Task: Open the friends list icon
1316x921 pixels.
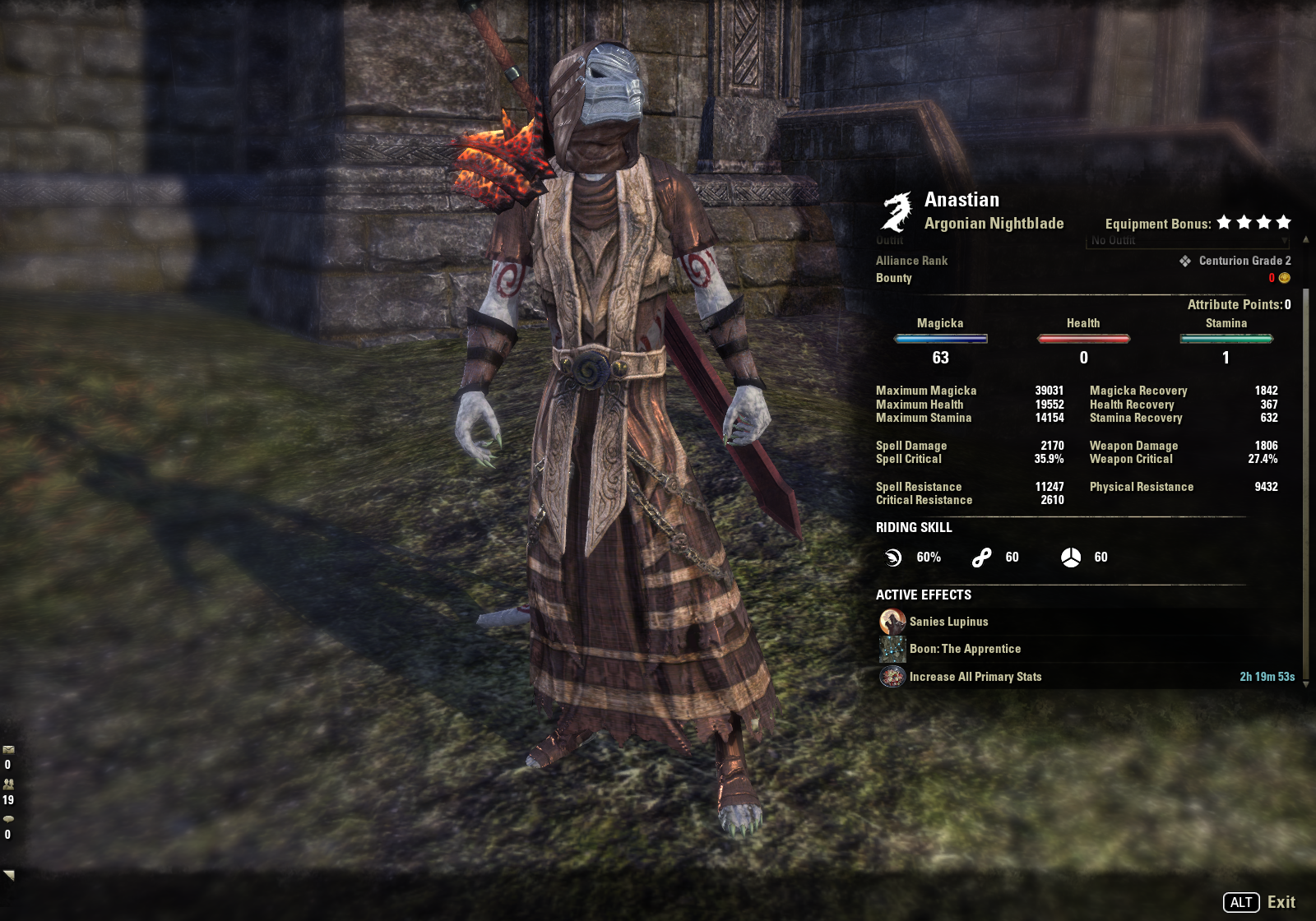Action: [x=8, y=784]
